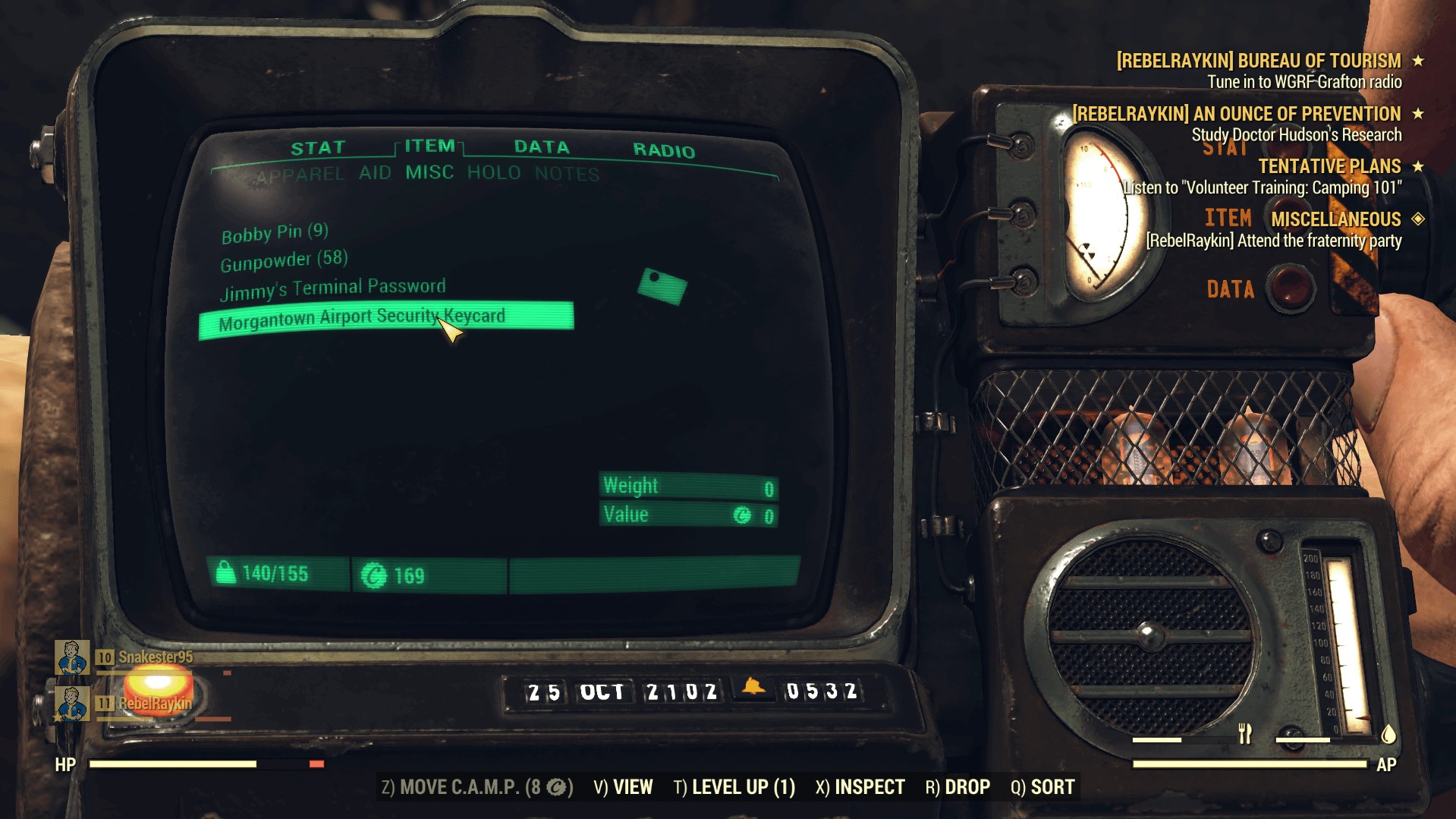Open the NOTES category
This screenshot has height=819, width=1456.
567,174
